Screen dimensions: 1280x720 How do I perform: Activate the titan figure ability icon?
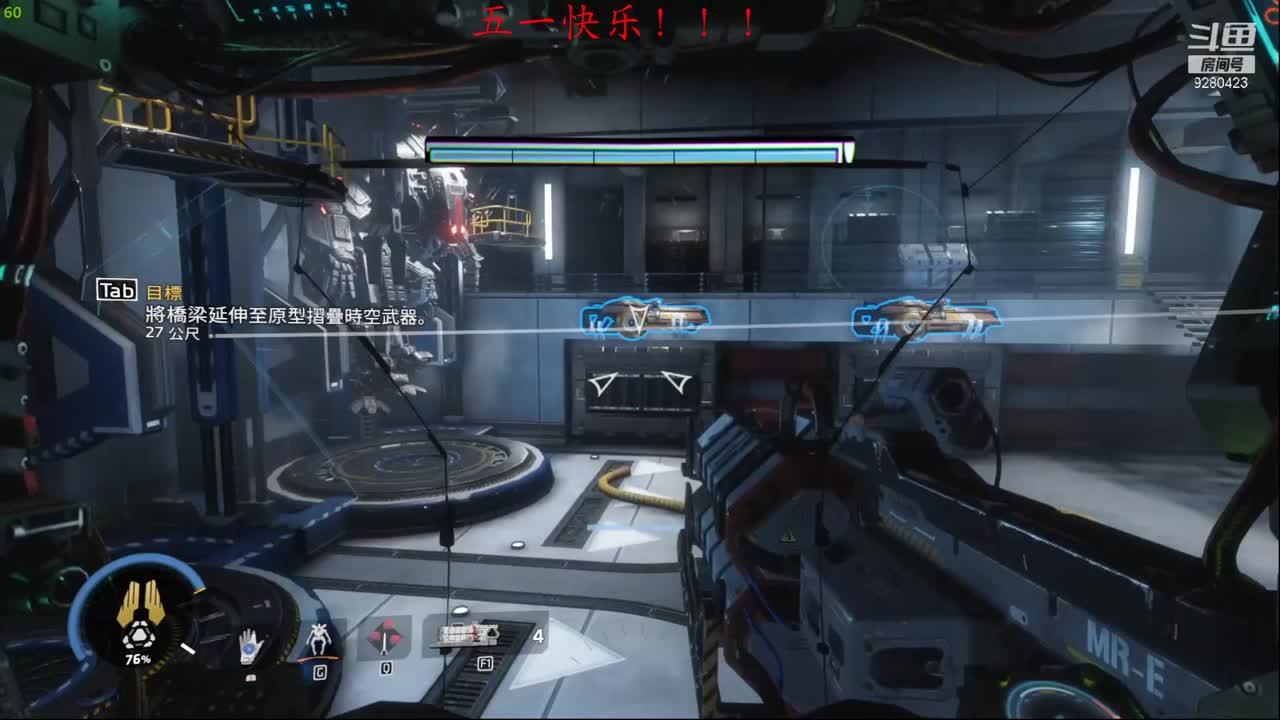click(x=320, y=638)
